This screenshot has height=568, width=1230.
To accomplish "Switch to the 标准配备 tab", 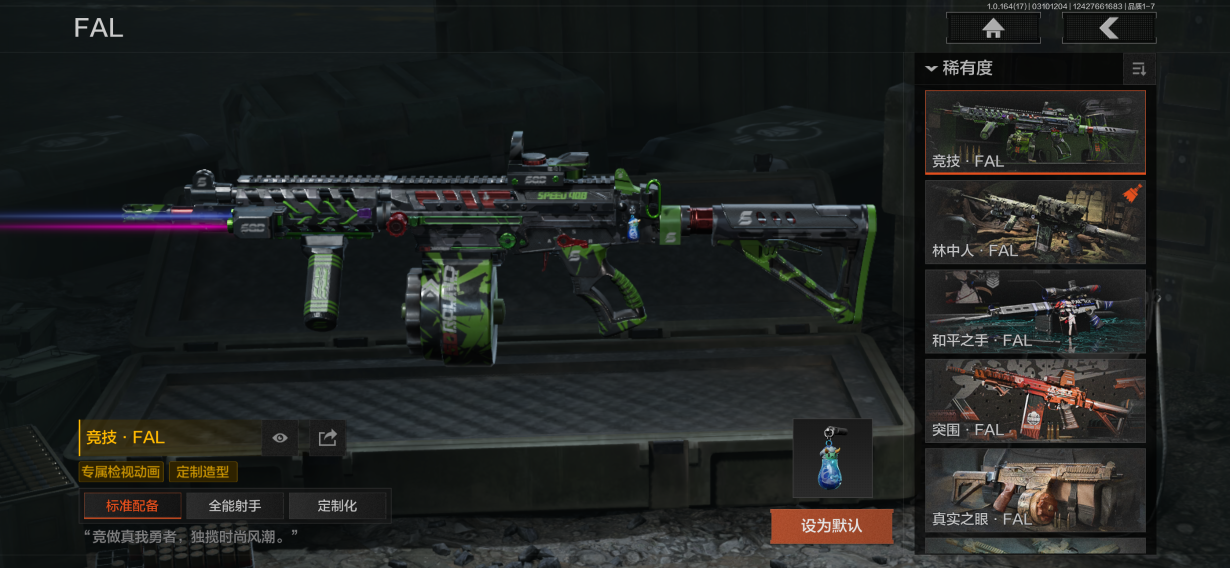I will [132, 506].
